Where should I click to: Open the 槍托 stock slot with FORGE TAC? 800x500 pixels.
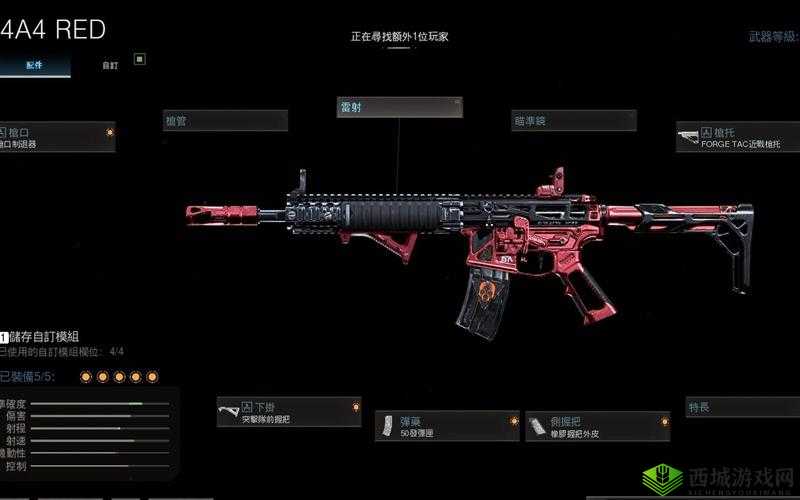pyautogui.click(x=737, y=137)
